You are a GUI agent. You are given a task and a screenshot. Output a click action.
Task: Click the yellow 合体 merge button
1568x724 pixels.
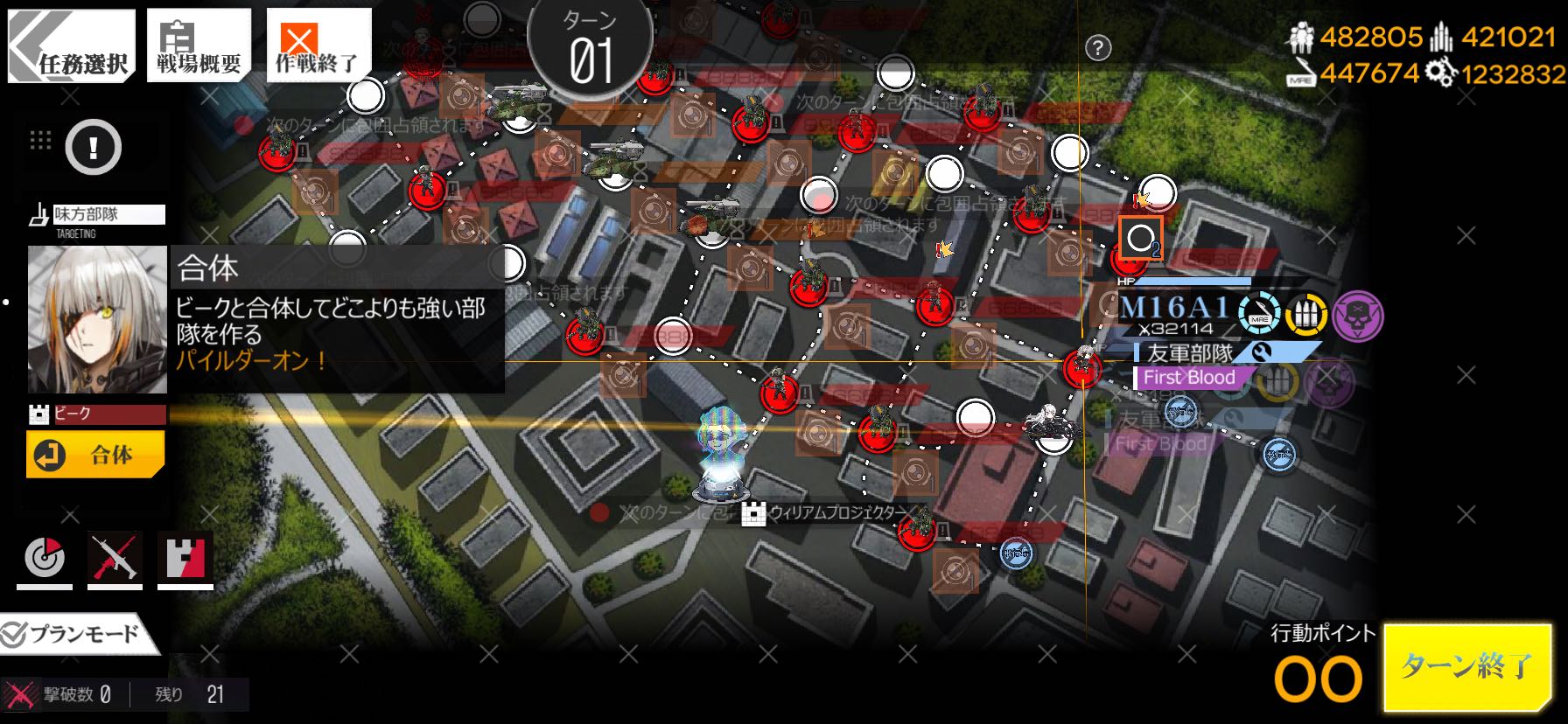coord(95,455)
